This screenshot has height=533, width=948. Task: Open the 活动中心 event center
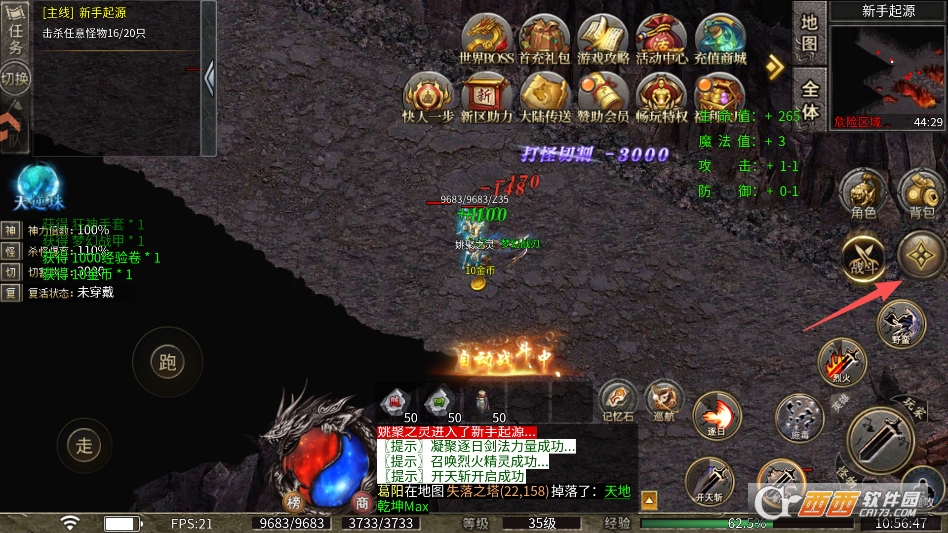[661, 38]
